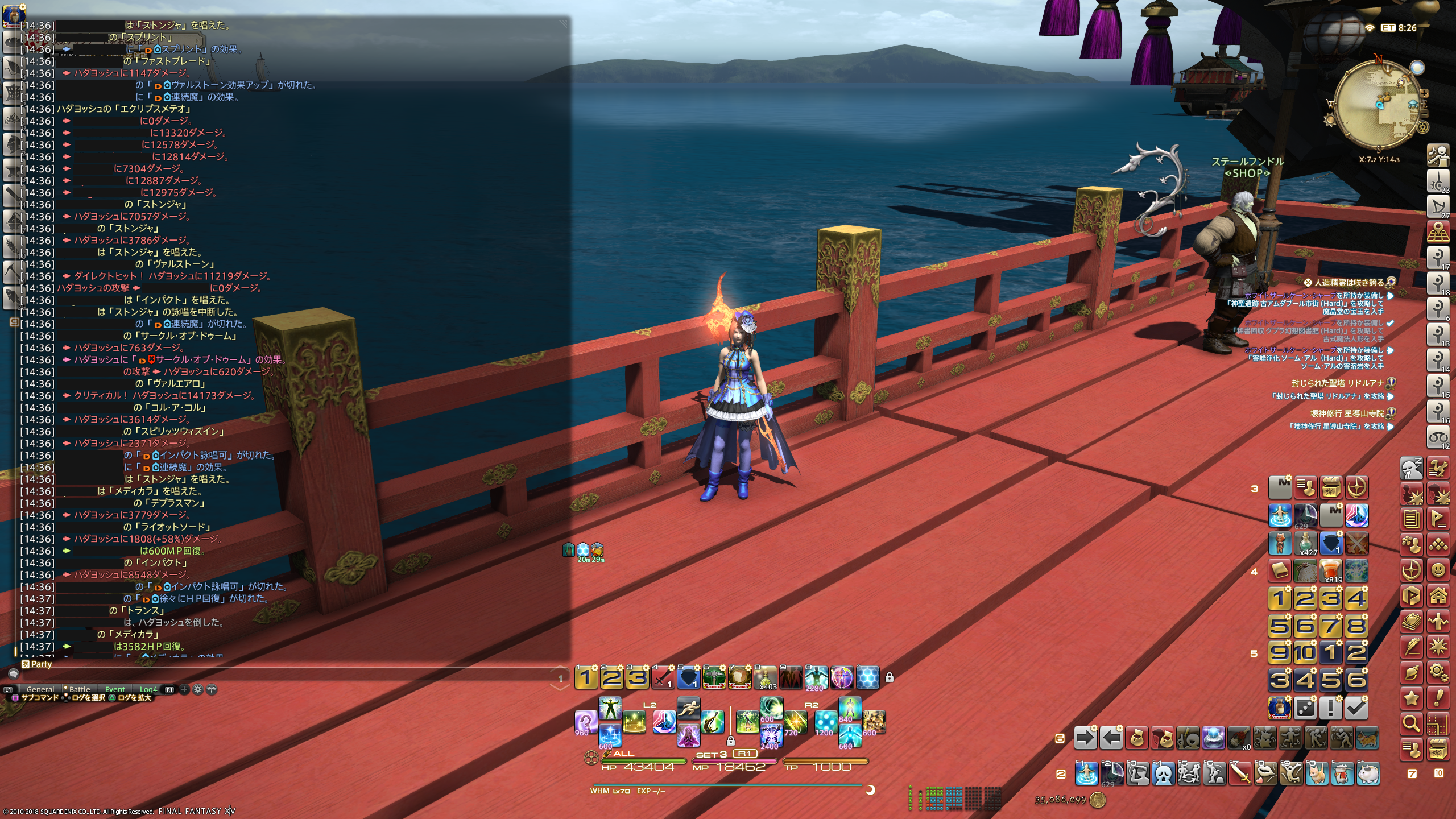
Task: Select the Log4 chat tab
Action: [148, 689]
